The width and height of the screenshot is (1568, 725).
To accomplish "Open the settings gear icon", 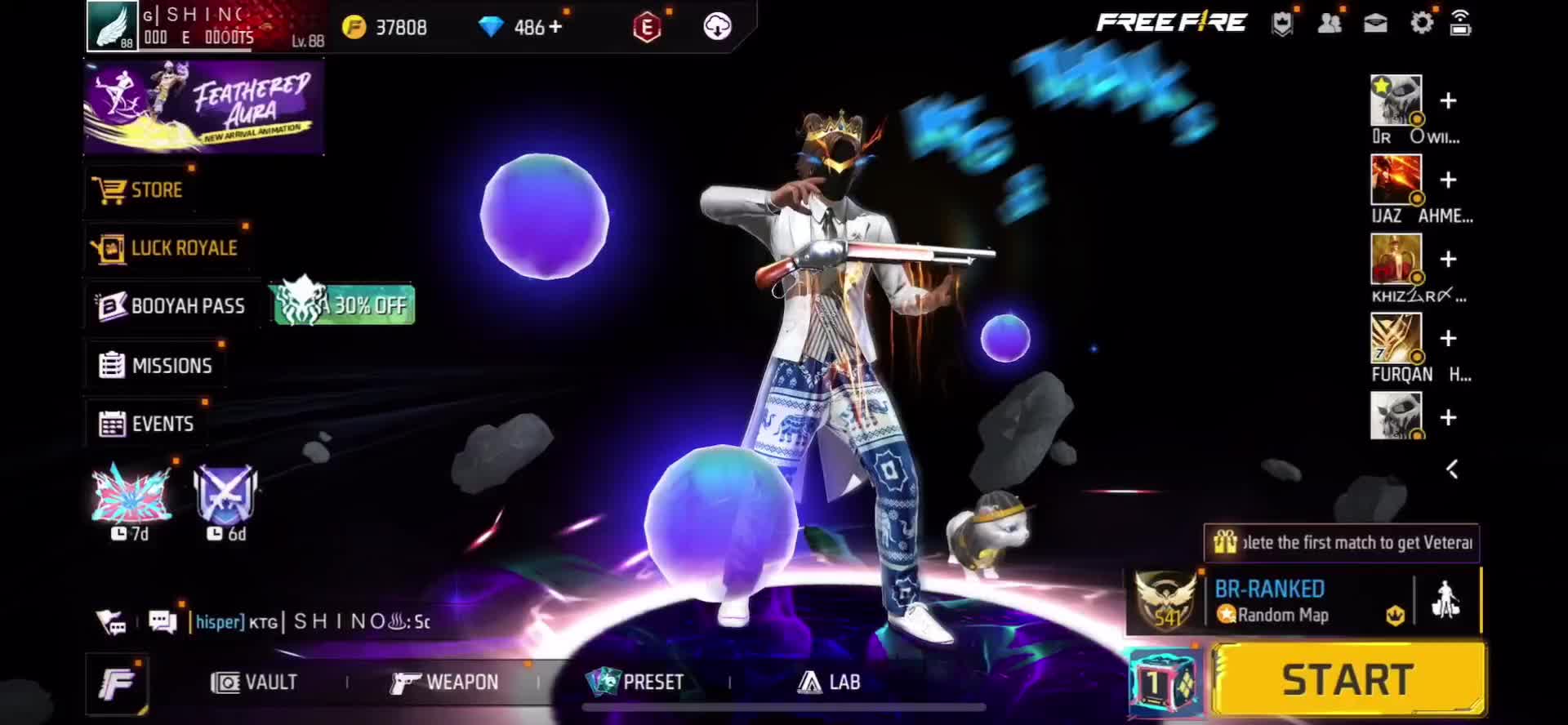I will point(1421,24).
